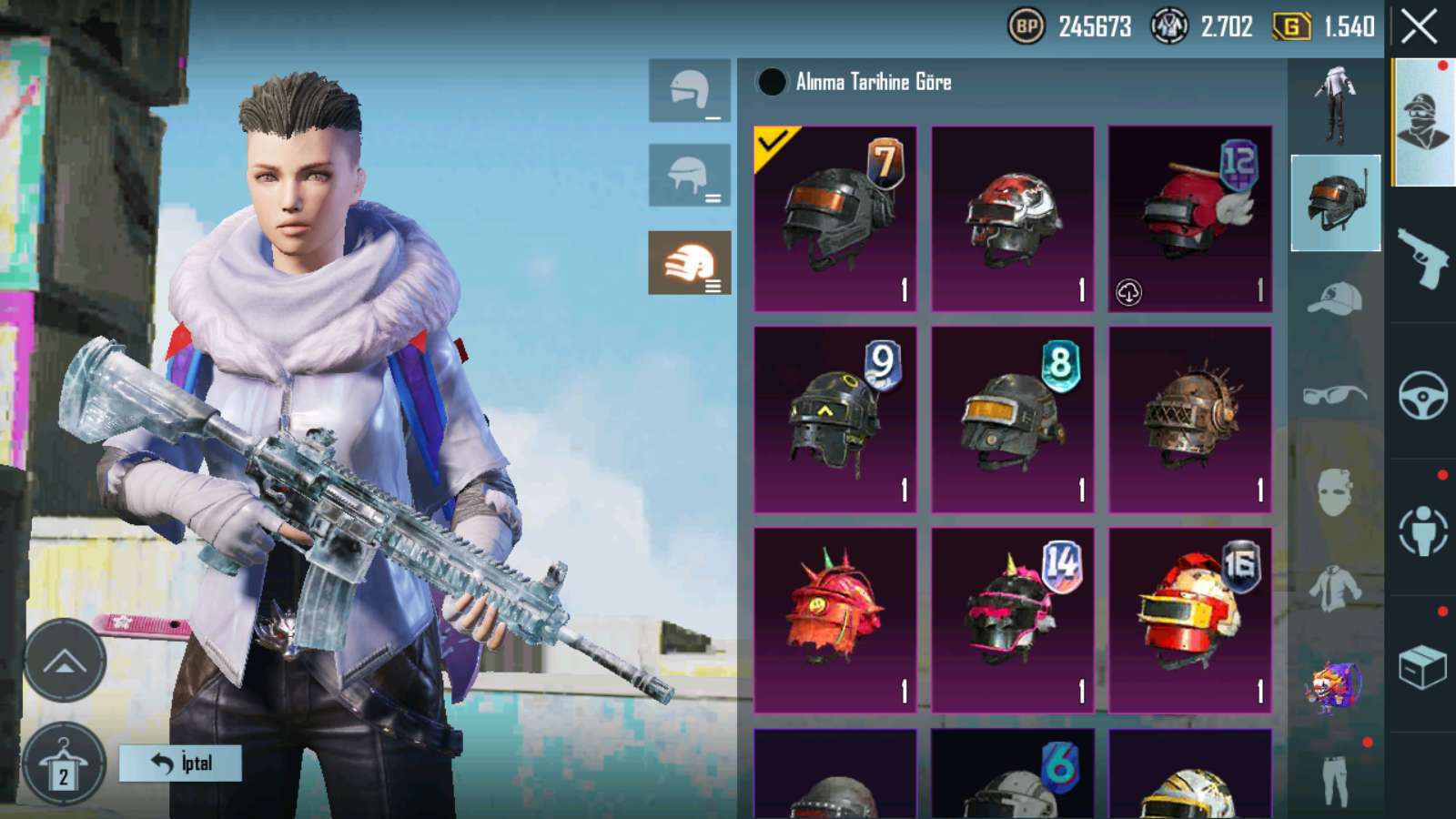Open the glasses category
Screen dimensions: 1456x819
1335,394
